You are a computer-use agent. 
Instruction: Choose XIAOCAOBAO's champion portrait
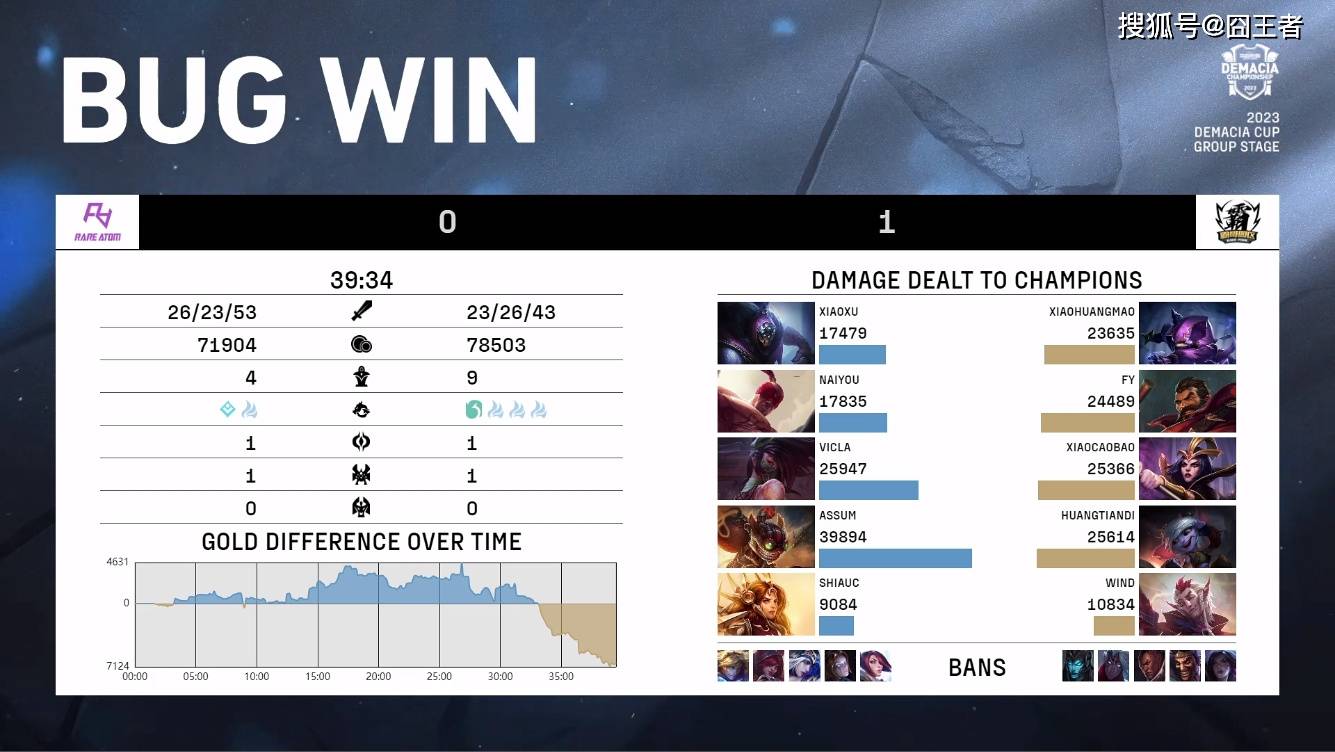coord(1187,469)
